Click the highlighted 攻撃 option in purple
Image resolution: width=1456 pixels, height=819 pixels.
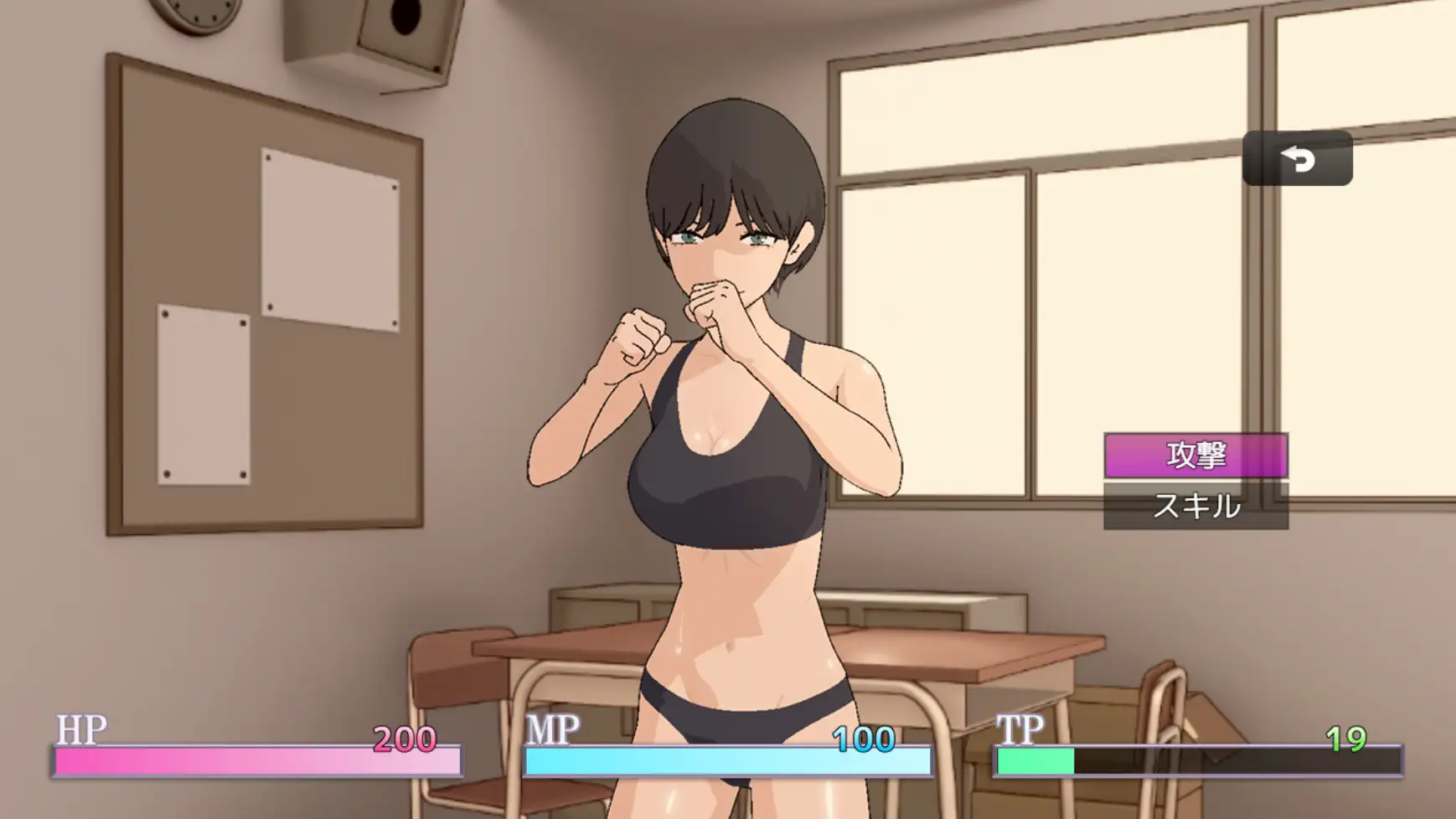click(x=1196, y=454)
